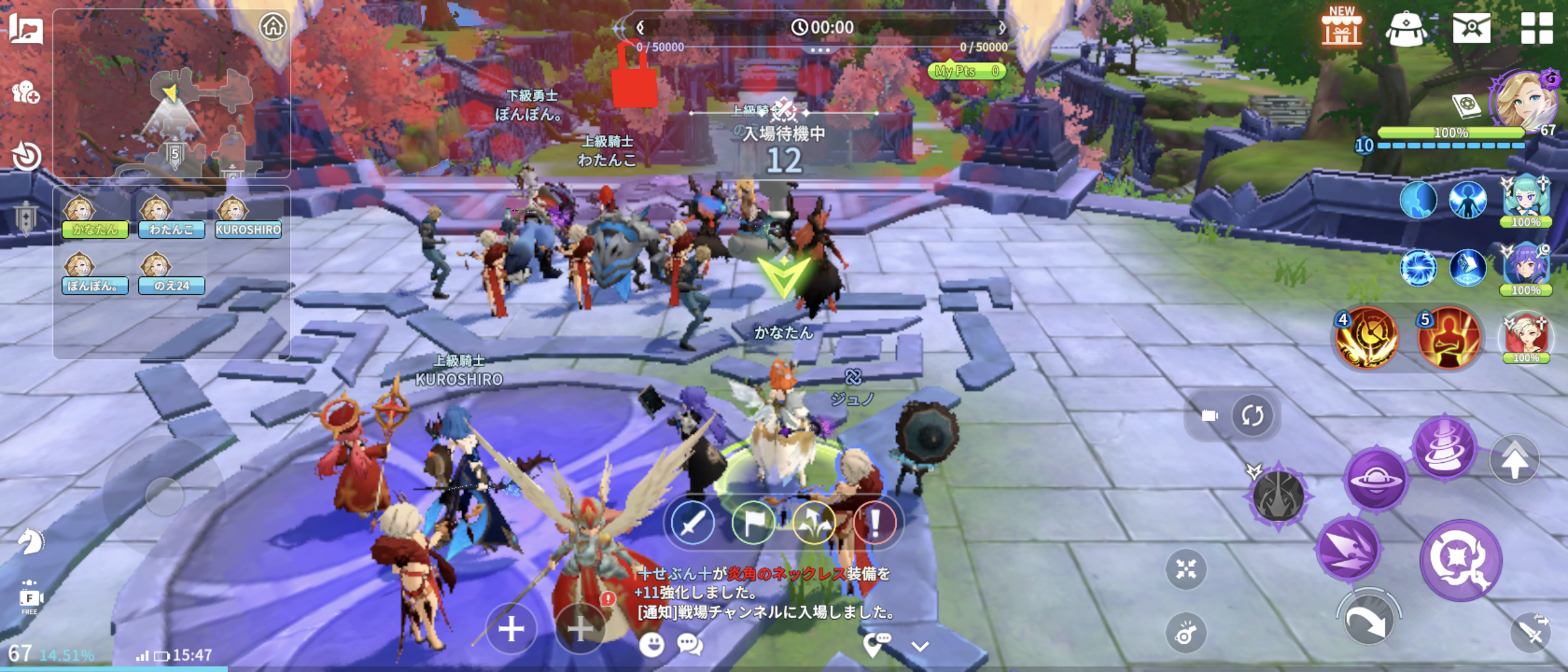
Task: Tap the jump up-arrow button
Action: point(1514,460)
